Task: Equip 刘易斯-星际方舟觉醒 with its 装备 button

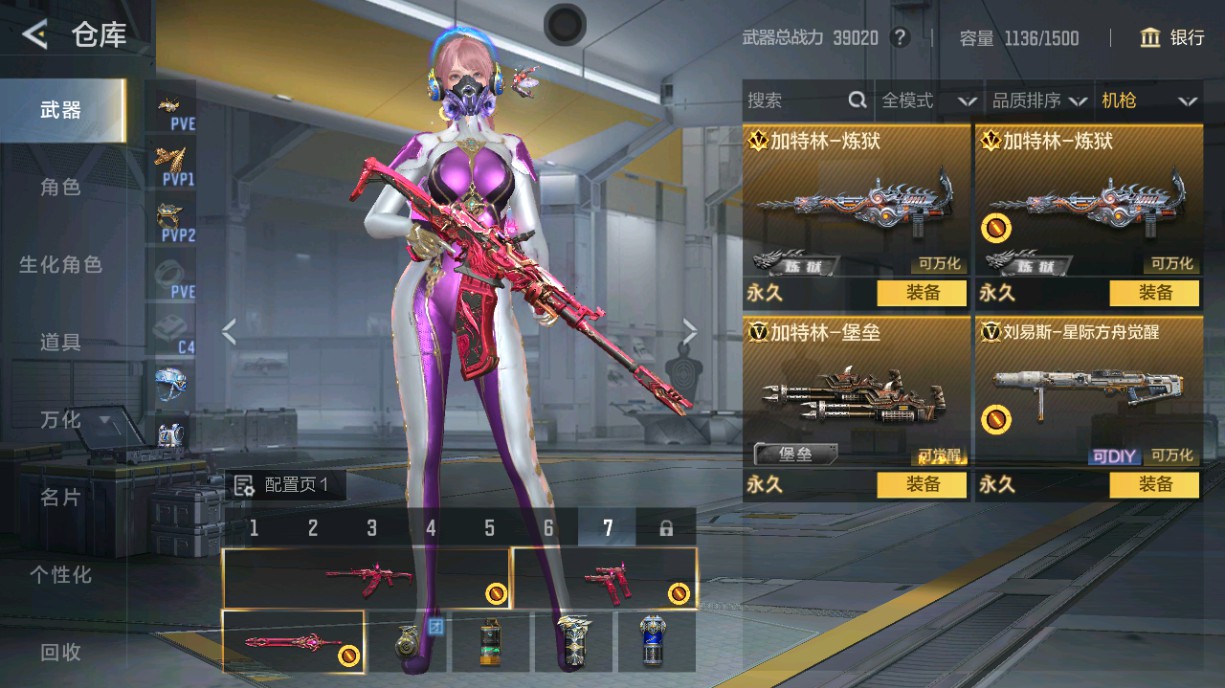Action: (1154, 485)
